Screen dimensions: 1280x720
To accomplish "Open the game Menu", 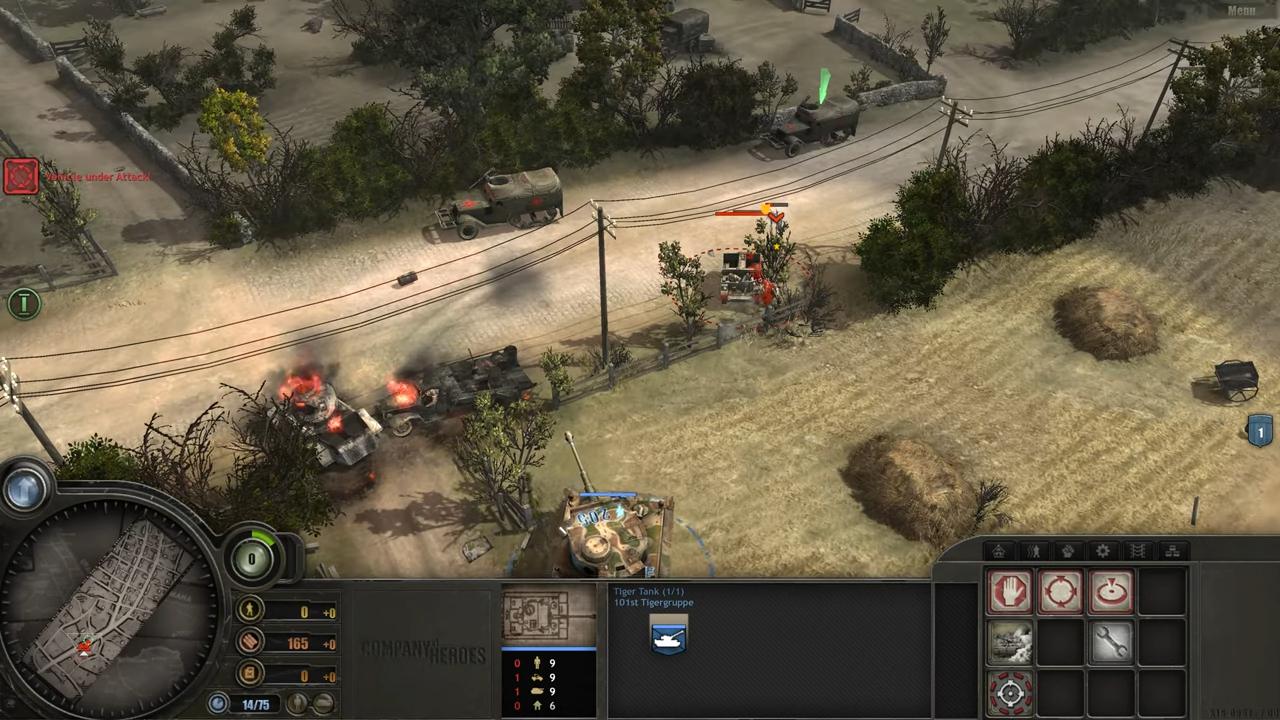I will (1240, 11).
